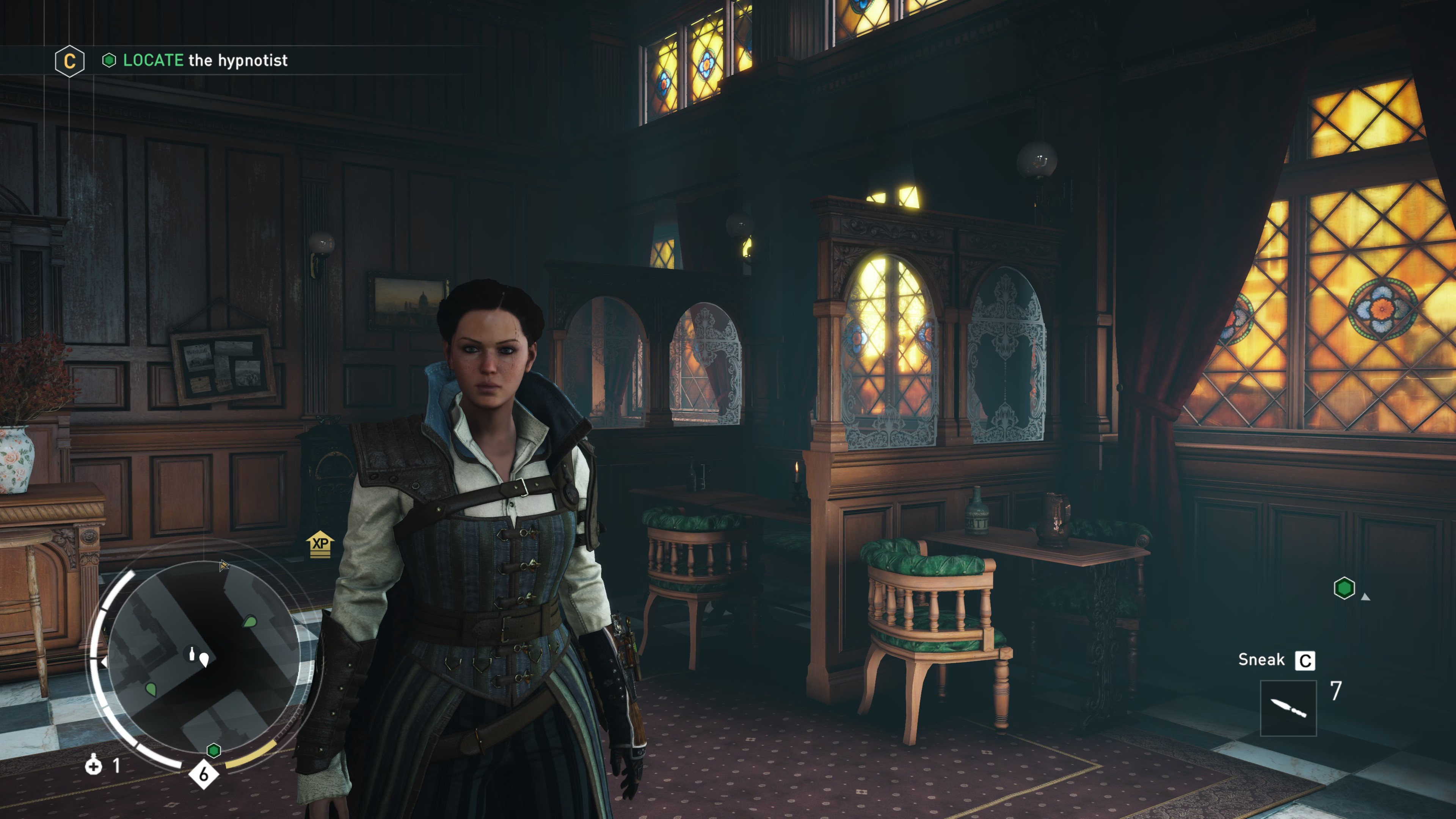Select the bottle marker on the minimap

pos(191,653)
